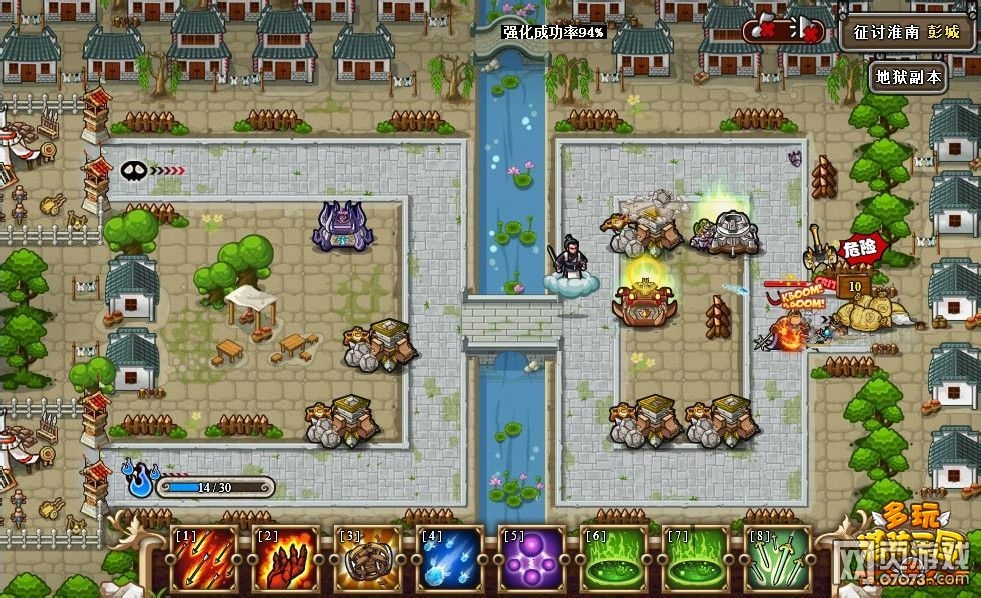Activate the flaming arrows skill in slot 1
Screen dimensions: 981x598
[203, 558]
